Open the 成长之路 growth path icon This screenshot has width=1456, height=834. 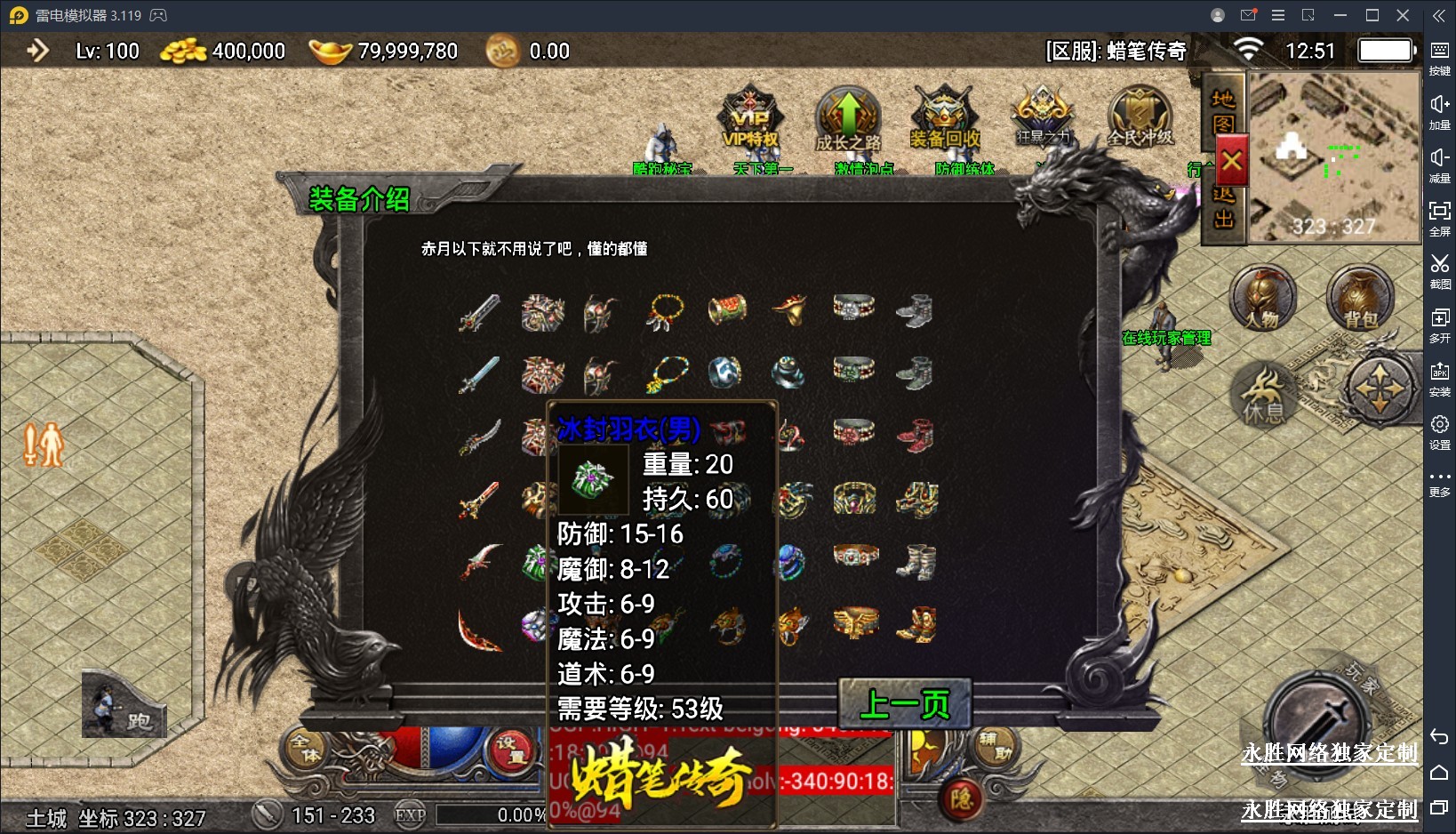point(848,120)
